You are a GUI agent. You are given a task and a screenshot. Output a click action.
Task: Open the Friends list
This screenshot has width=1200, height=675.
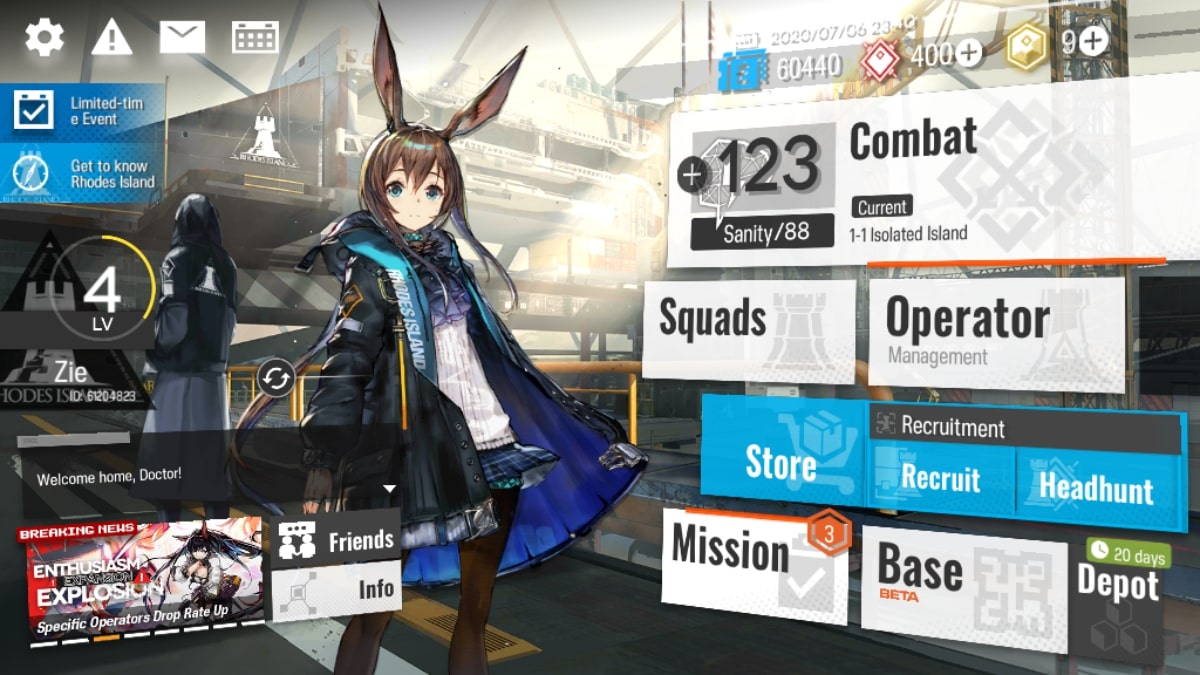(x=335, y=541)
